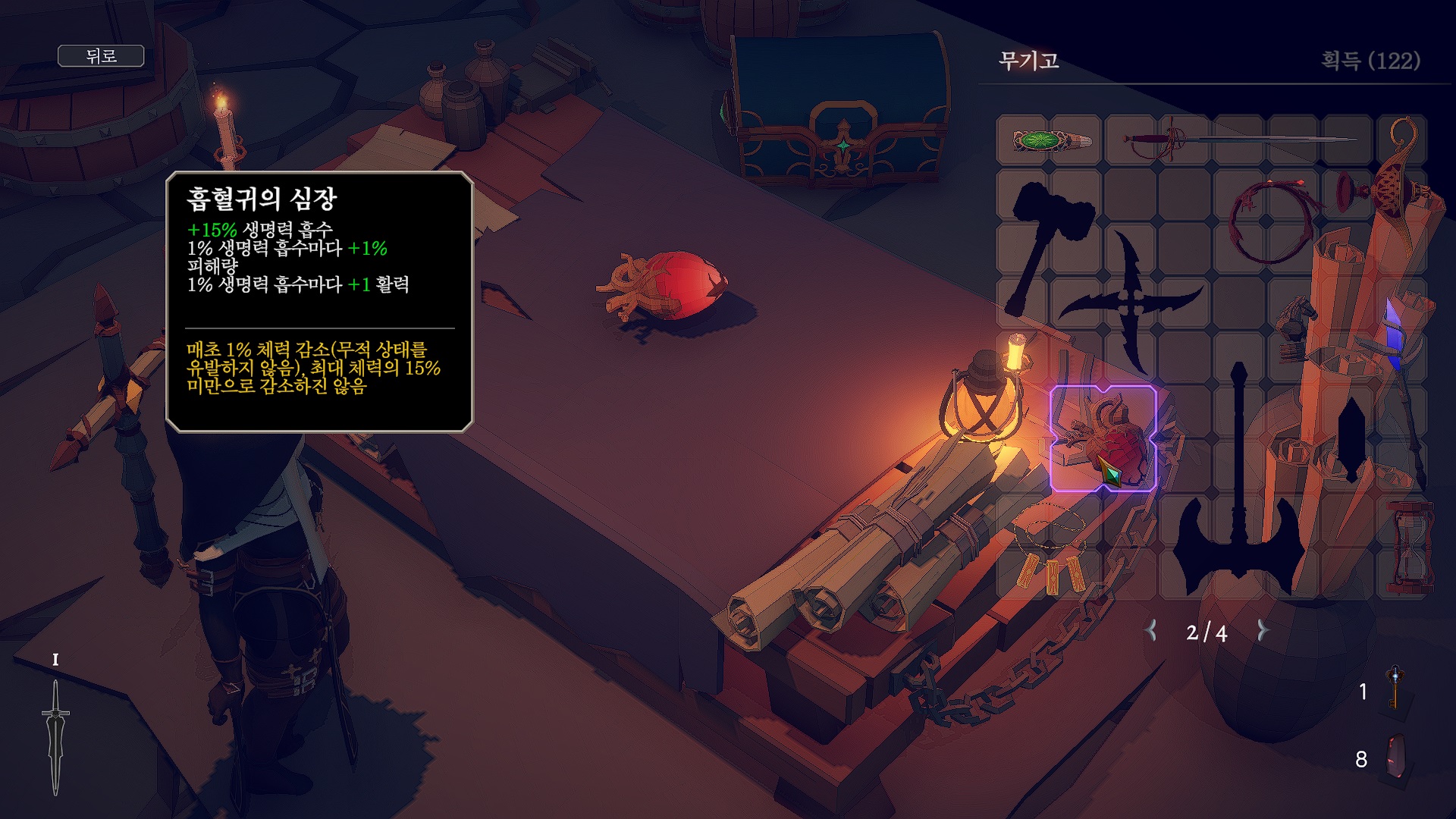Image resolution: width=1456 pixels, height=819 pixels.
Task: Click the 뒤로 back button
Action: tap(101, 56)
